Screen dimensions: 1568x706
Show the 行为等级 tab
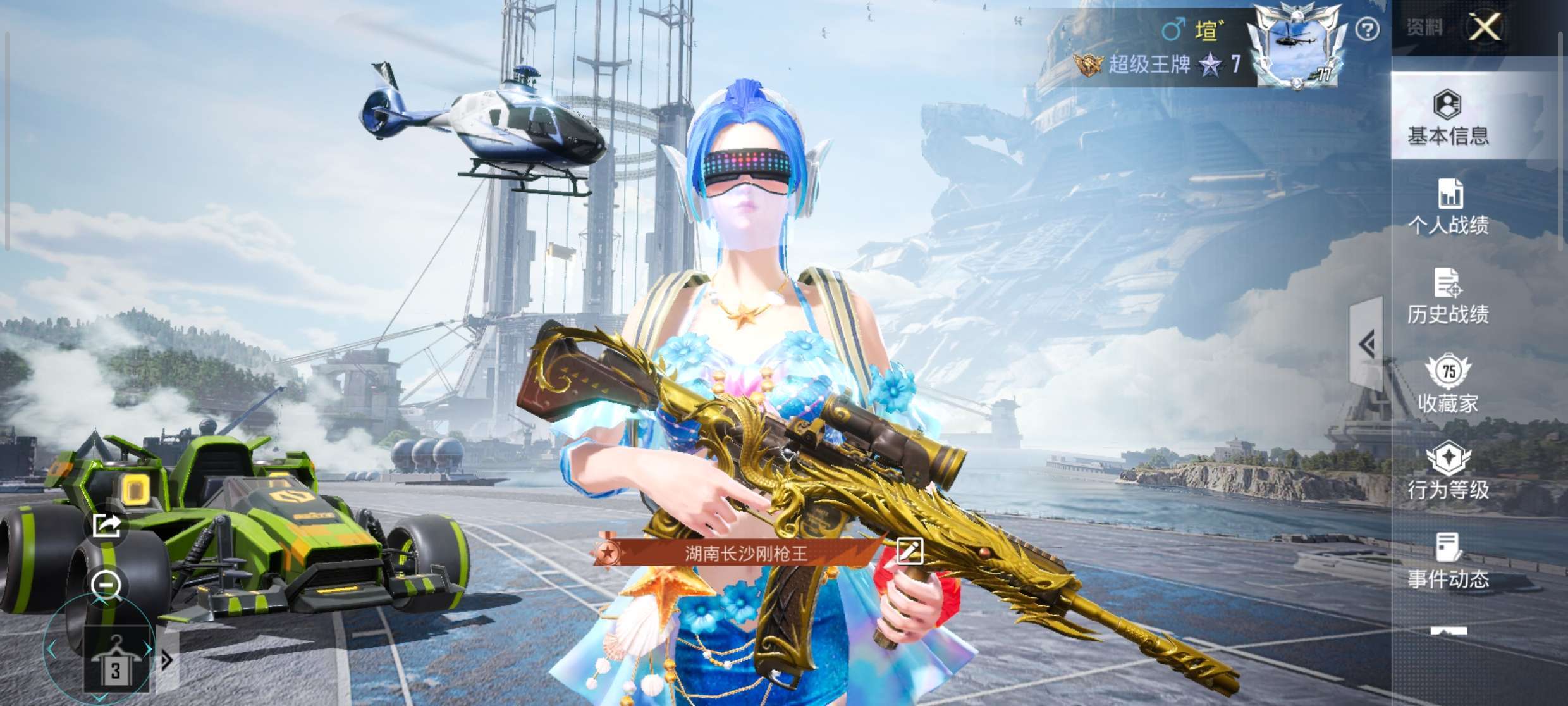(1448, 472)
